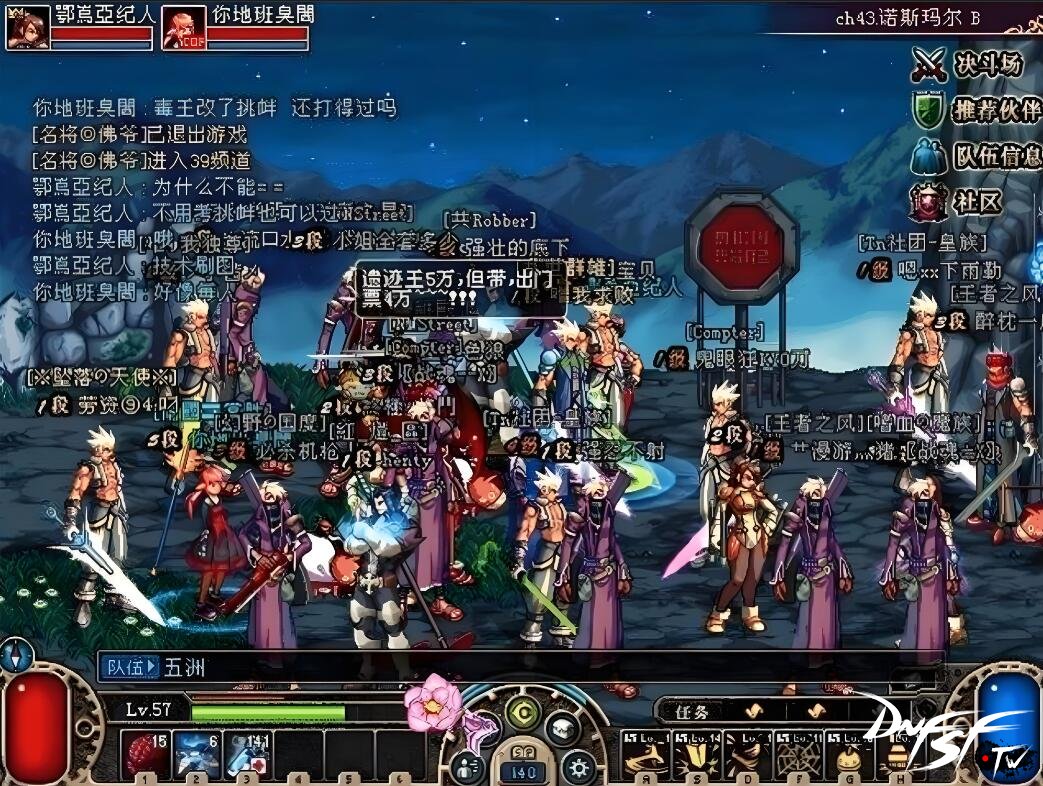Click the yellow-green round center button
1043x786 pixels.
[522, 713]
